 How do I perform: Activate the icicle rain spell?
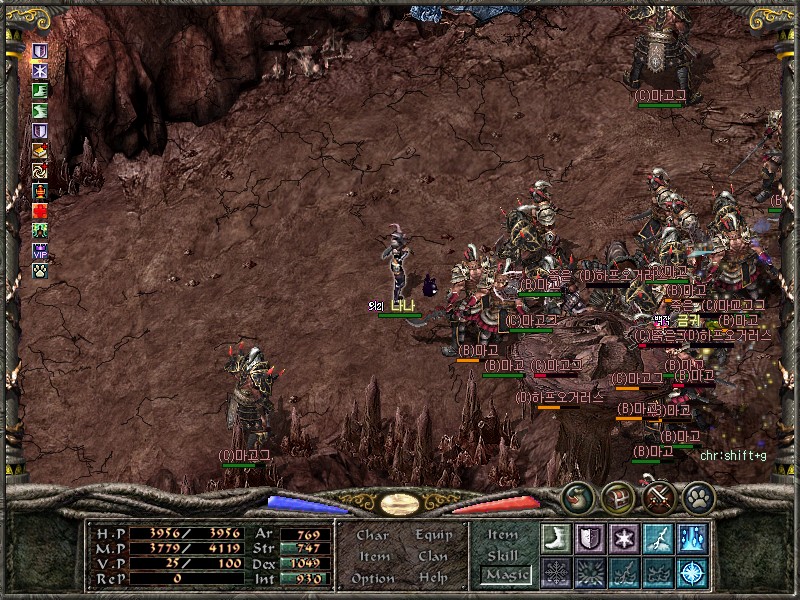(691, 538)
